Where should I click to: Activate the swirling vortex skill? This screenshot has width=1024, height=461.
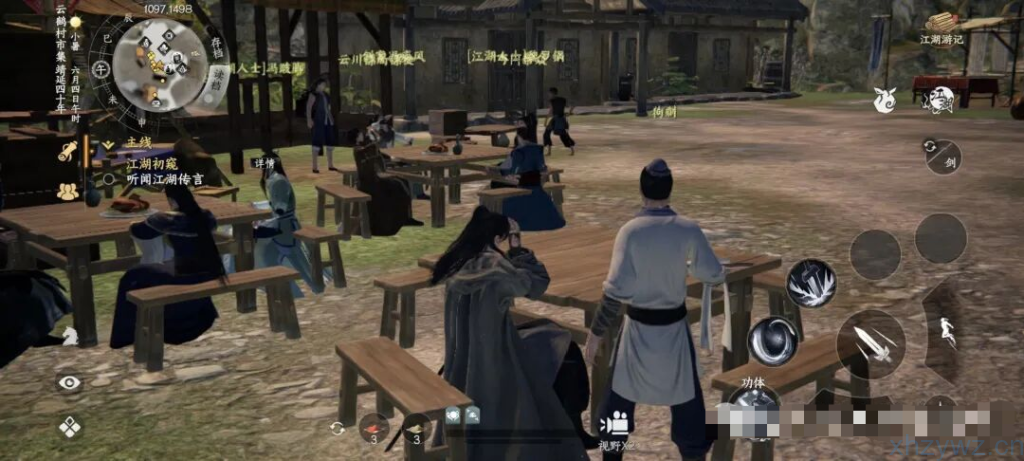click(772, 340)
